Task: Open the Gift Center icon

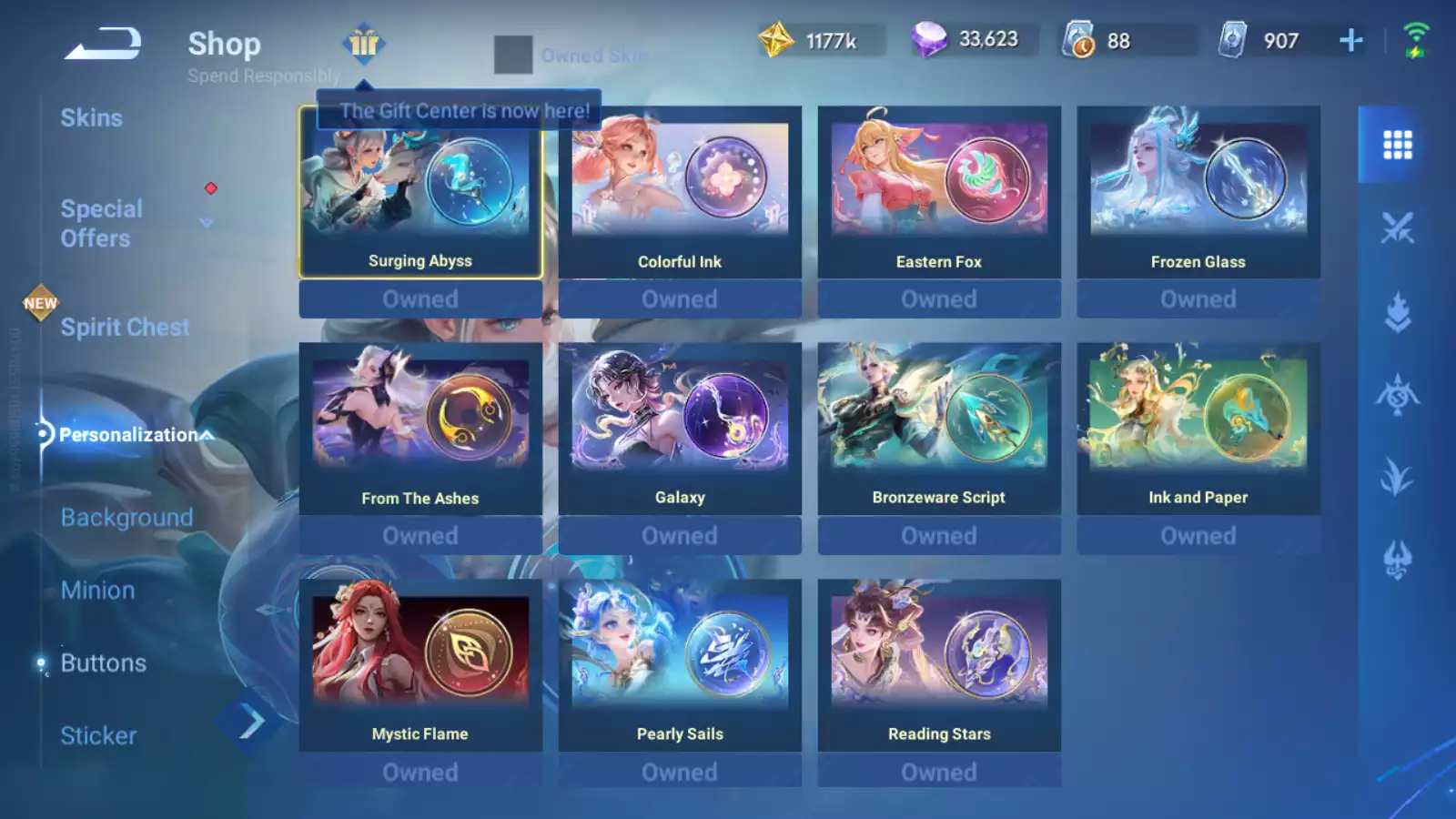Action: (x=364, y=43)
